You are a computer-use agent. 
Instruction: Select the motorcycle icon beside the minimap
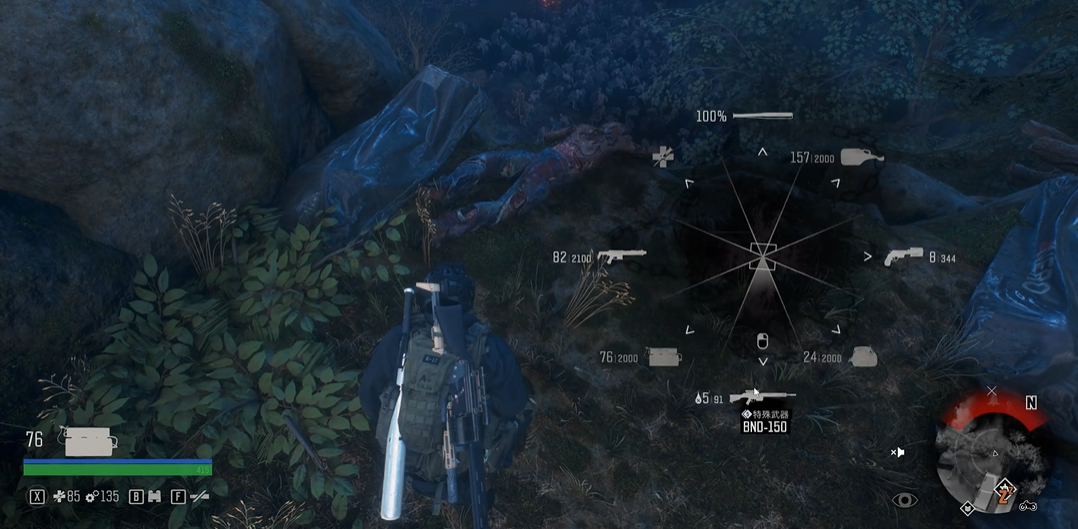[x=1028, y=506]
